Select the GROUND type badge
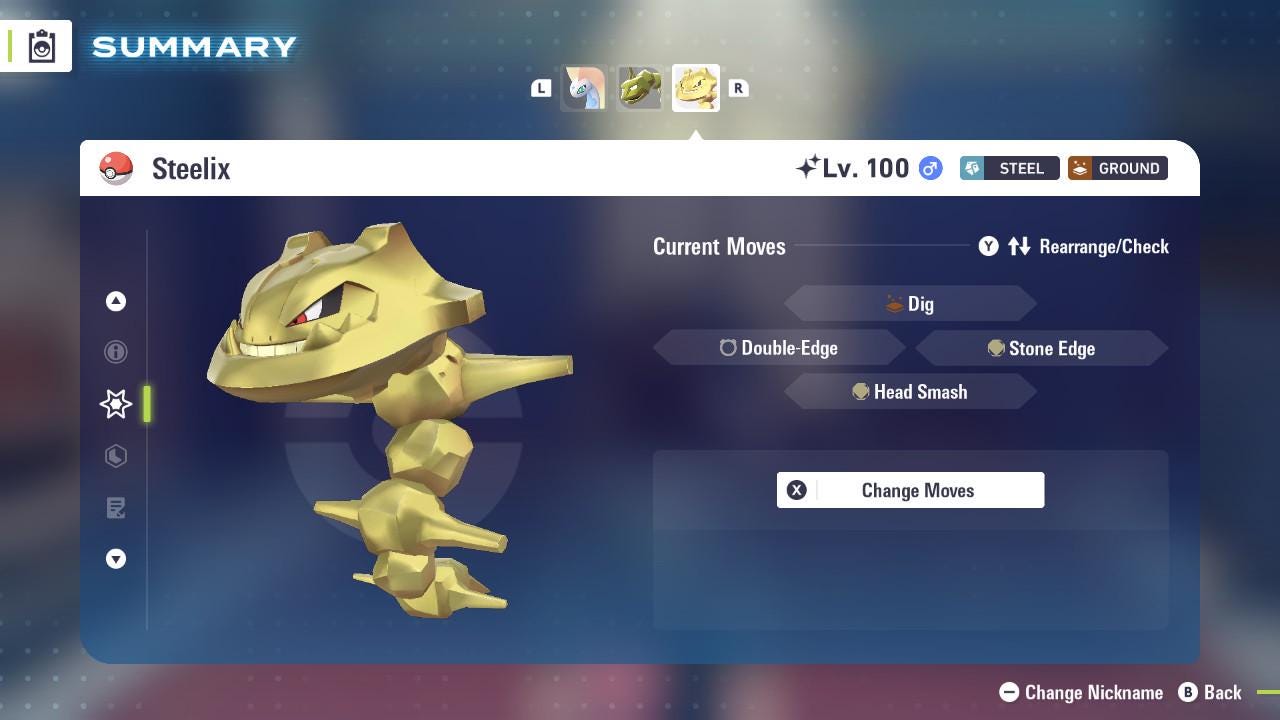 [1117, 168]
